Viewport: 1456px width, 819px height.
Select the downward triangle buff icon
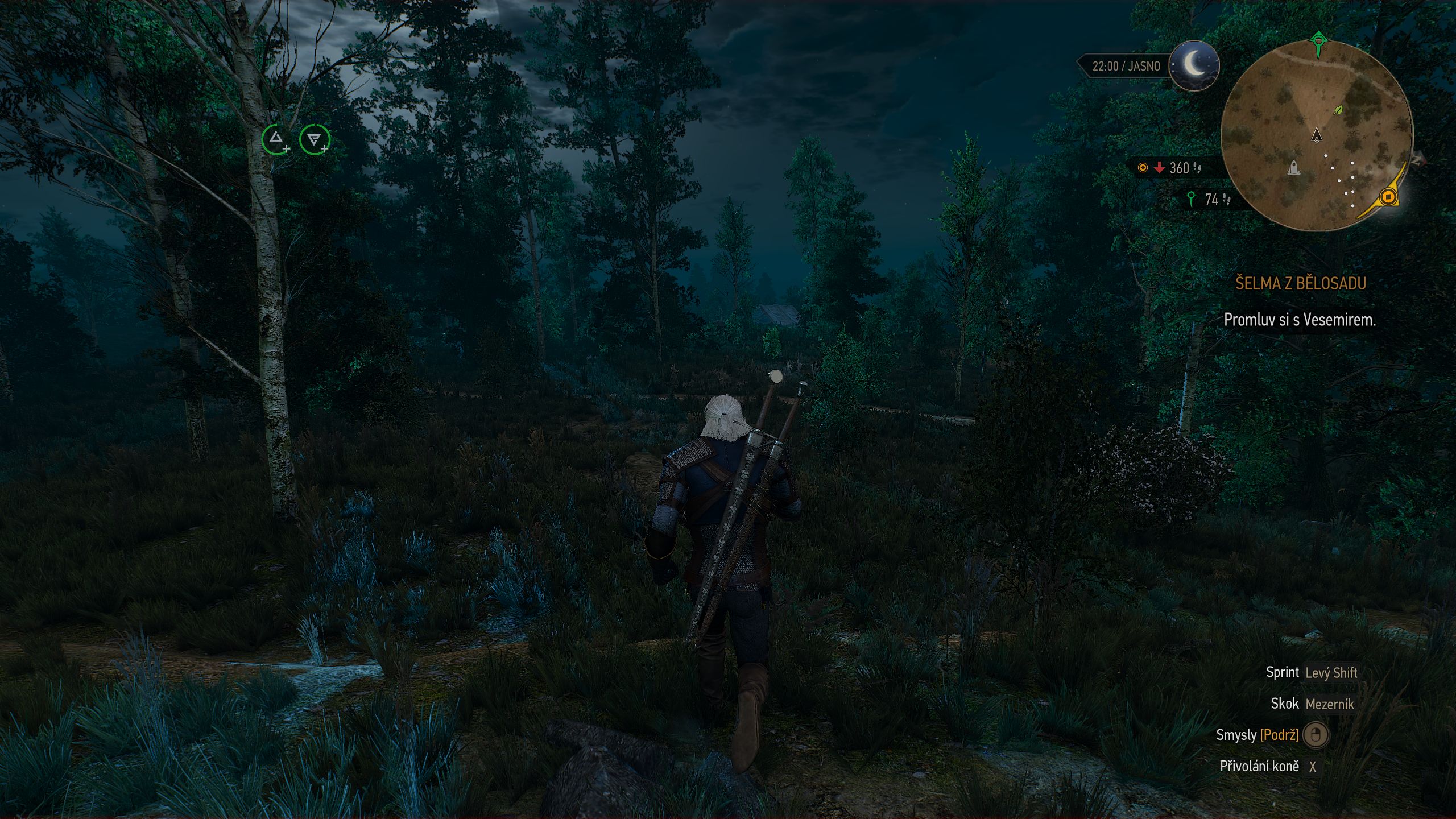point(314,139)
